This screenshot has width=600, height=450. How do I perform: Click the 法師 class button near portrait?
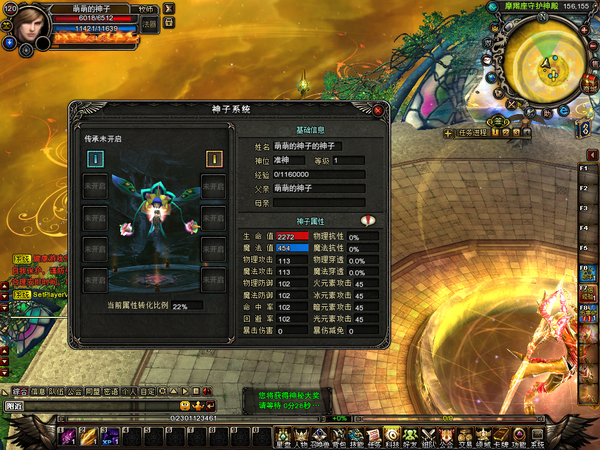(147, 21)
